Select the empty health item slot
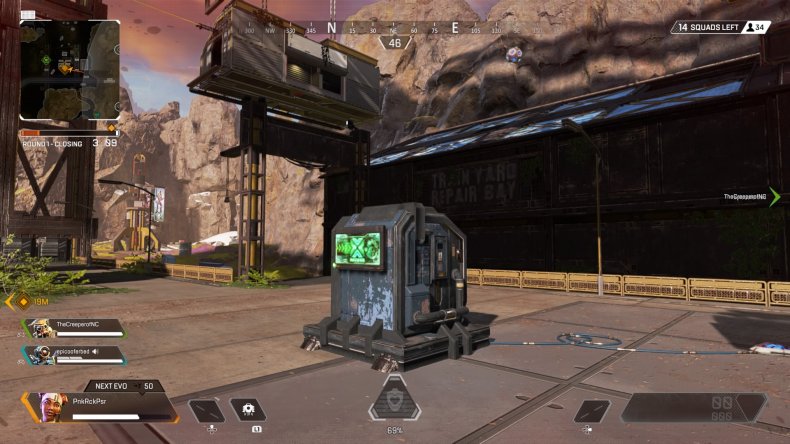The image size is (790, 444). point(206,410)
